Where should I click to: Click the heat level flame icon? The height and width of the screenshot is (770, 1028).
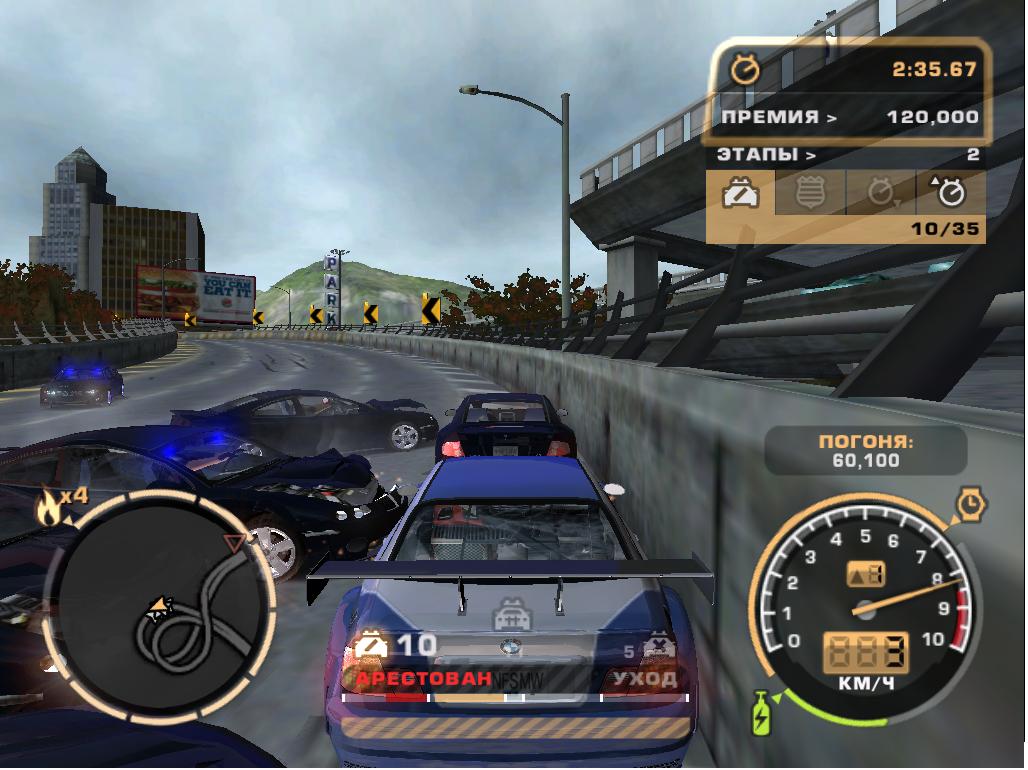click(48, 509)
